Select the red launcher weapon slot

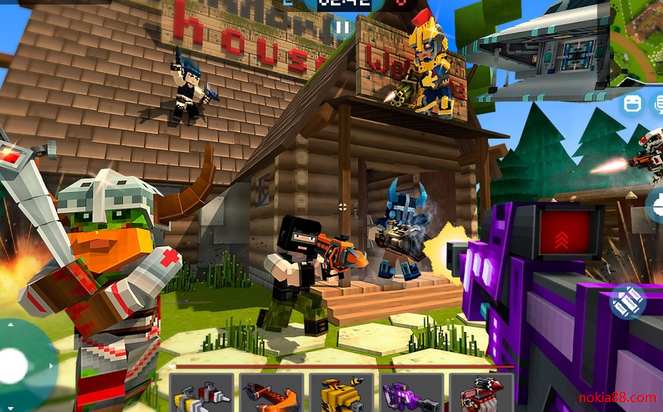click(480, 392)
